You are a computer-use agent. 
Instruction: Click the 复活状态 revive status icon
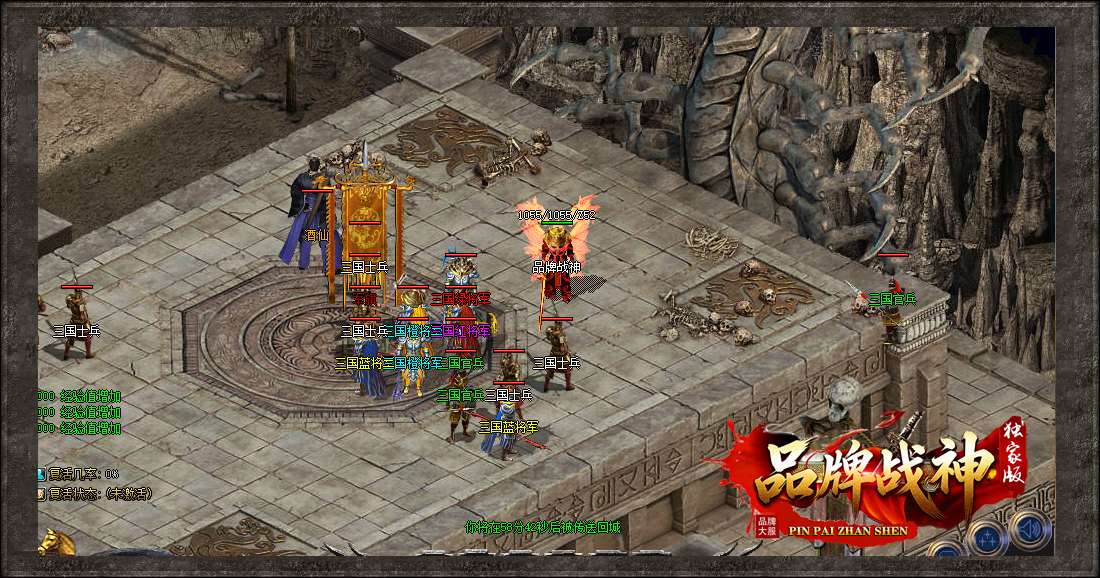coord(41,494)
